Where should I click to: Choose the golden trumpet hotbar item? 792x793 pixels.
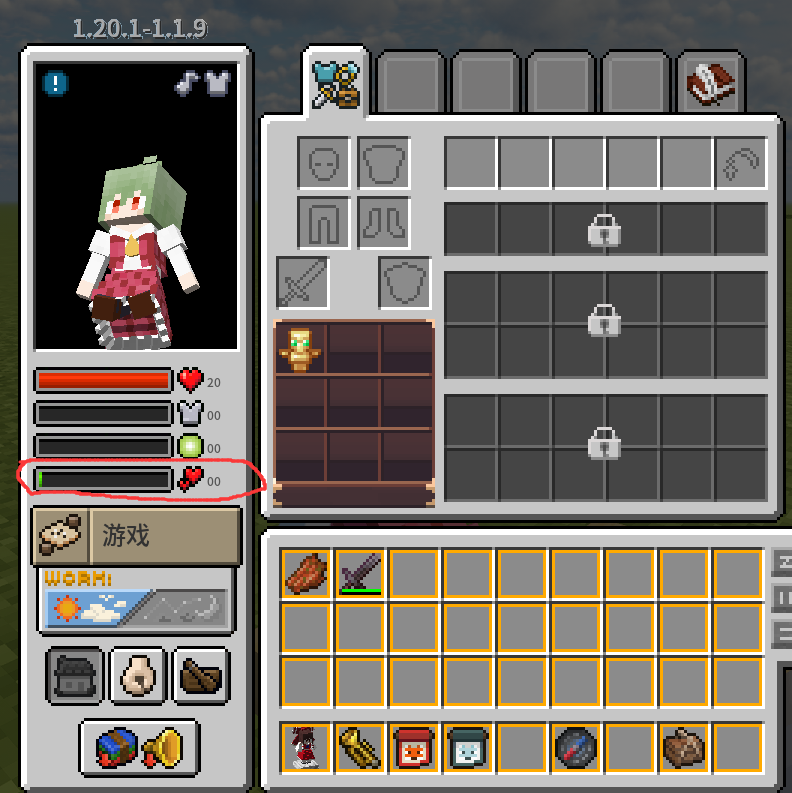[360, 748]
